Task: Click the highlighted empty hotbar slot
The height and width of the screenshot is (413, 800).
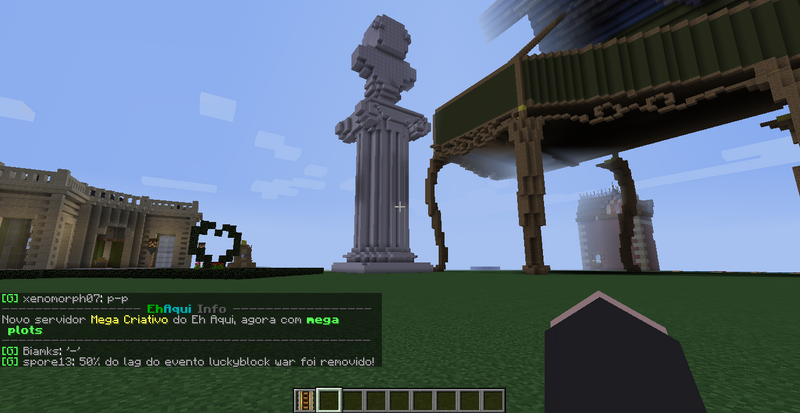Action: (x=328, y=401)
